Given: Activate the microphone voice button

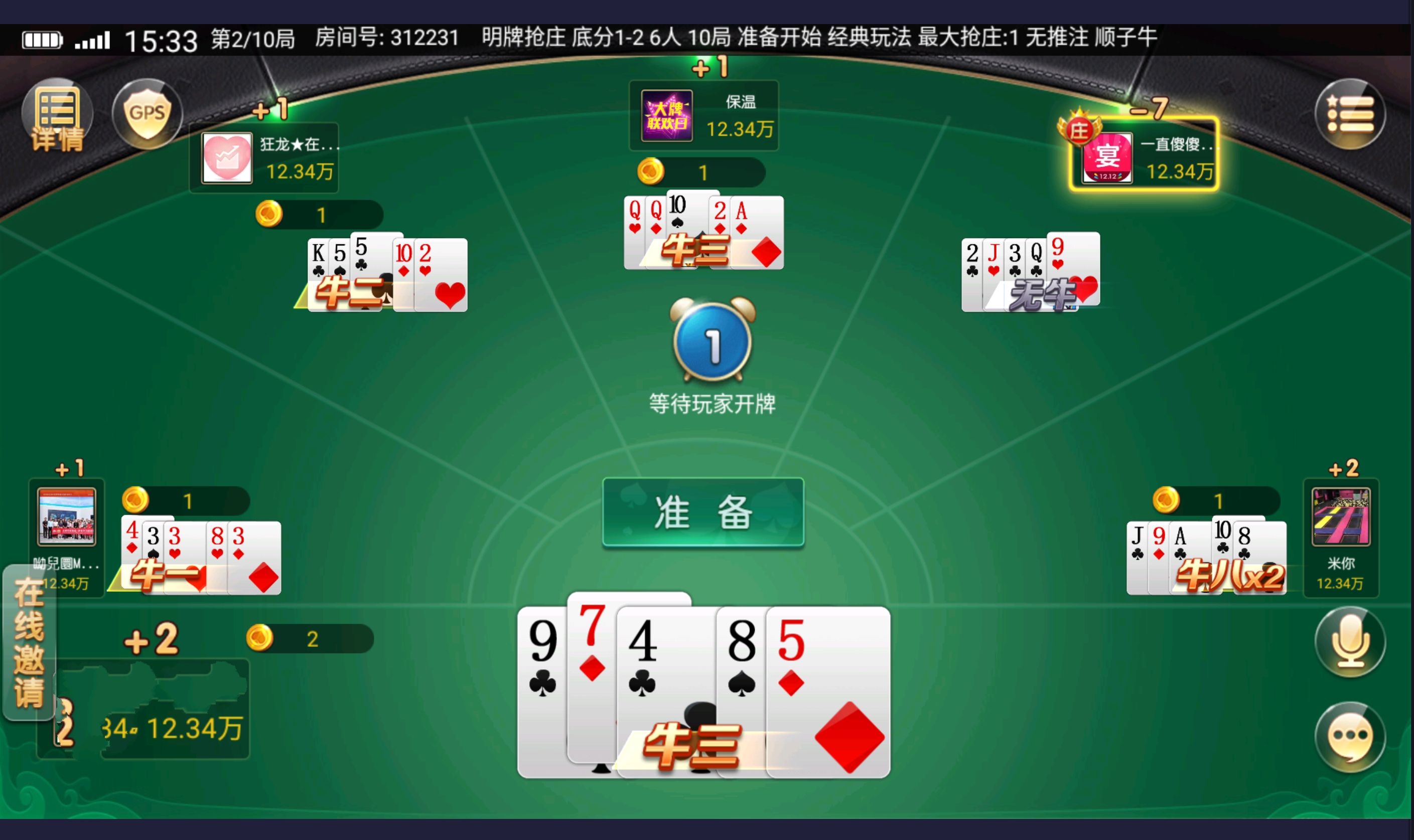Looking at the screenshot, I should (x=1349, y=641).
